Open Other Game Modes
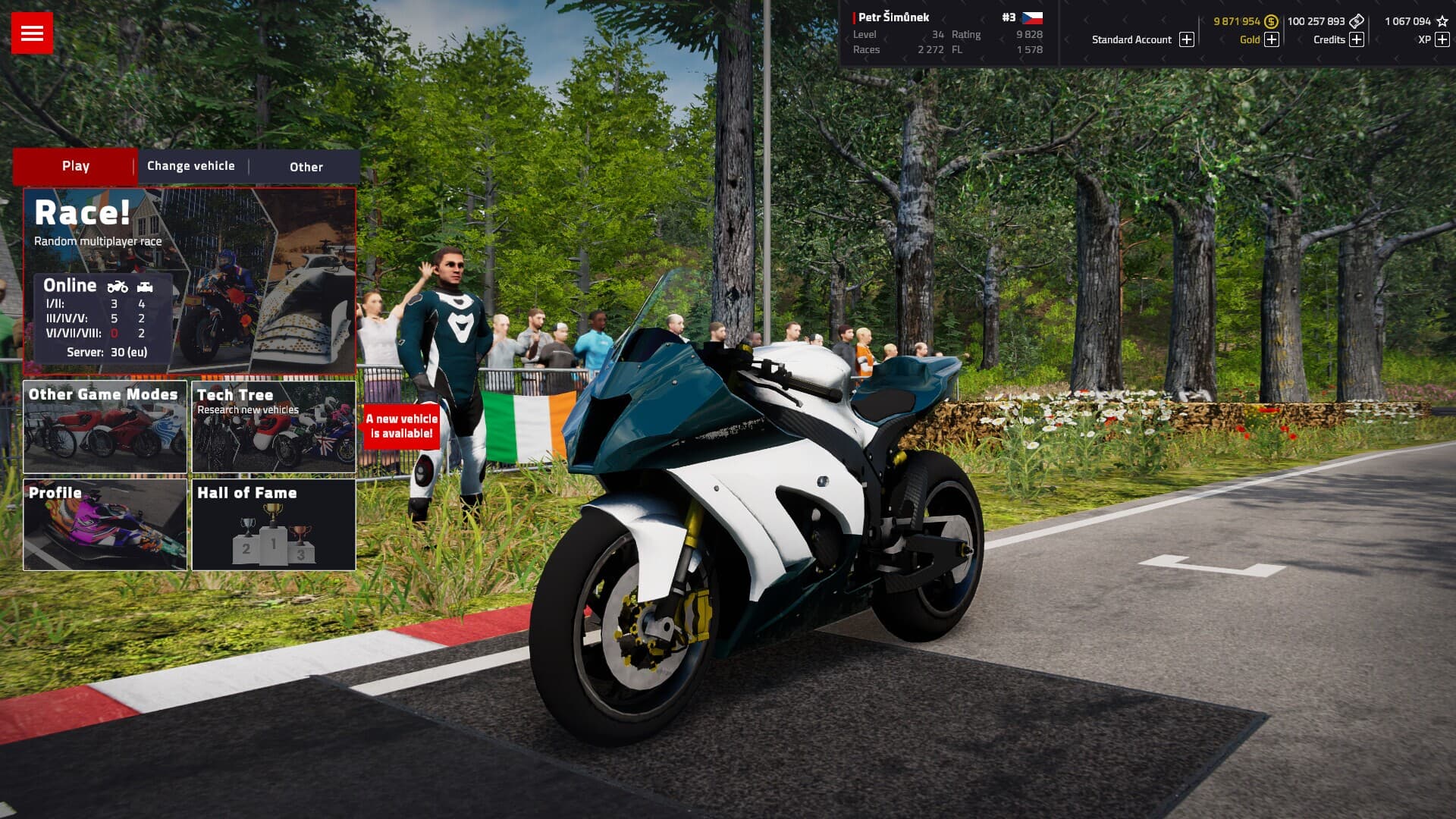This screenshot has width=1456, height=819. (x=105, y=426)
